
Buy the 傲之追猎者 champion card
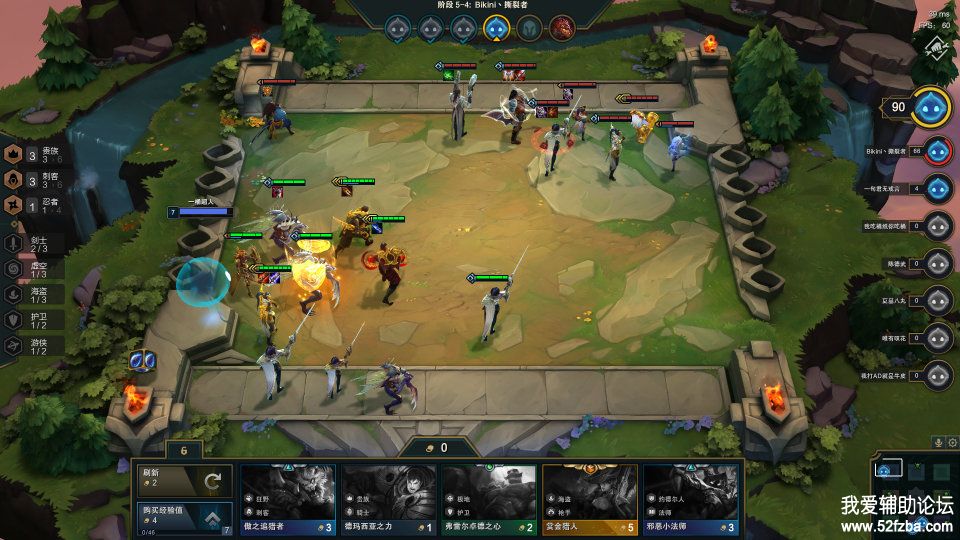289,496
